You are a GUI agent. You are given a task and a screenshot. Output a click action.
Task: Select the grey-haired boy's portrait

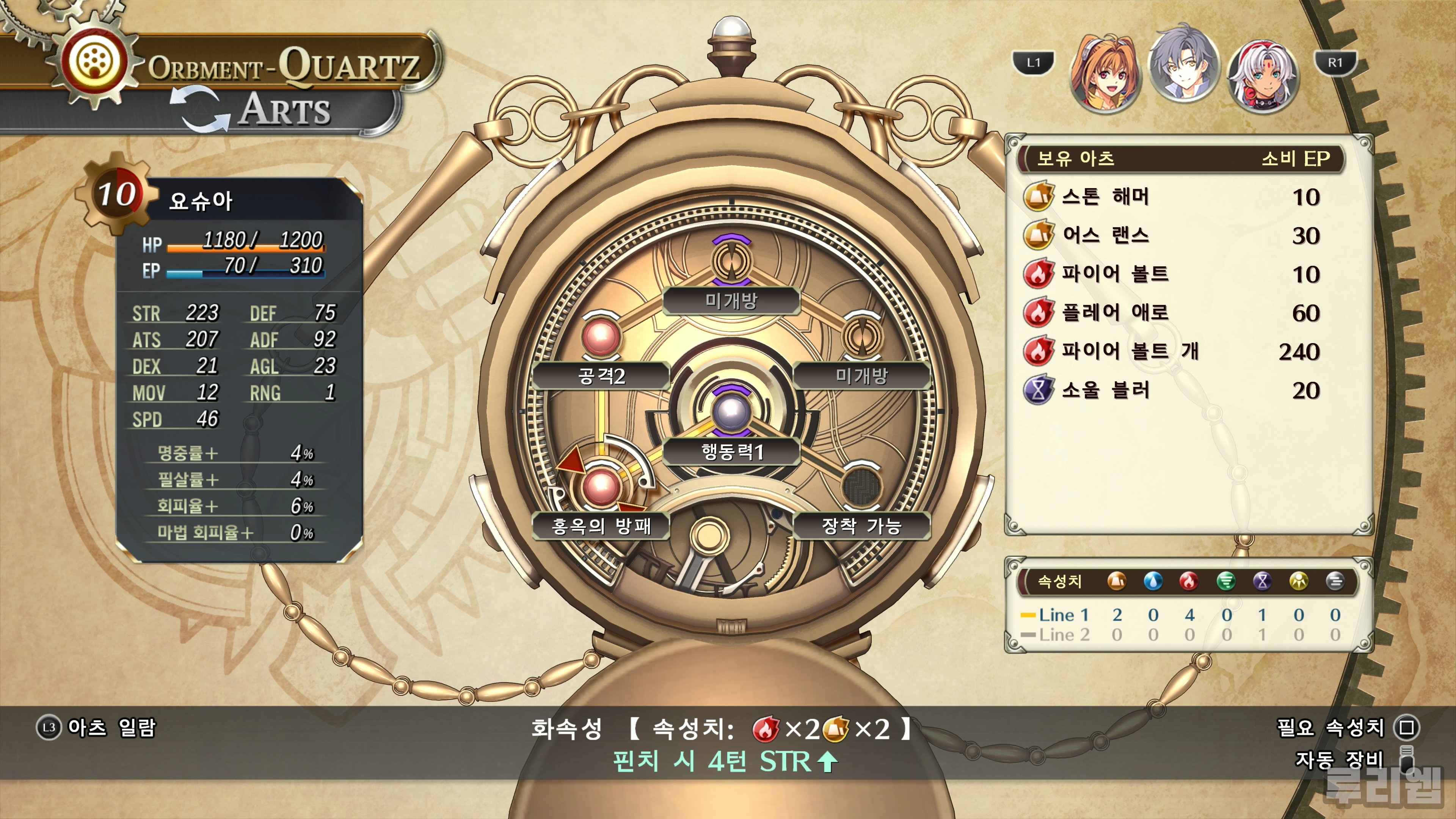(1183, 69)
